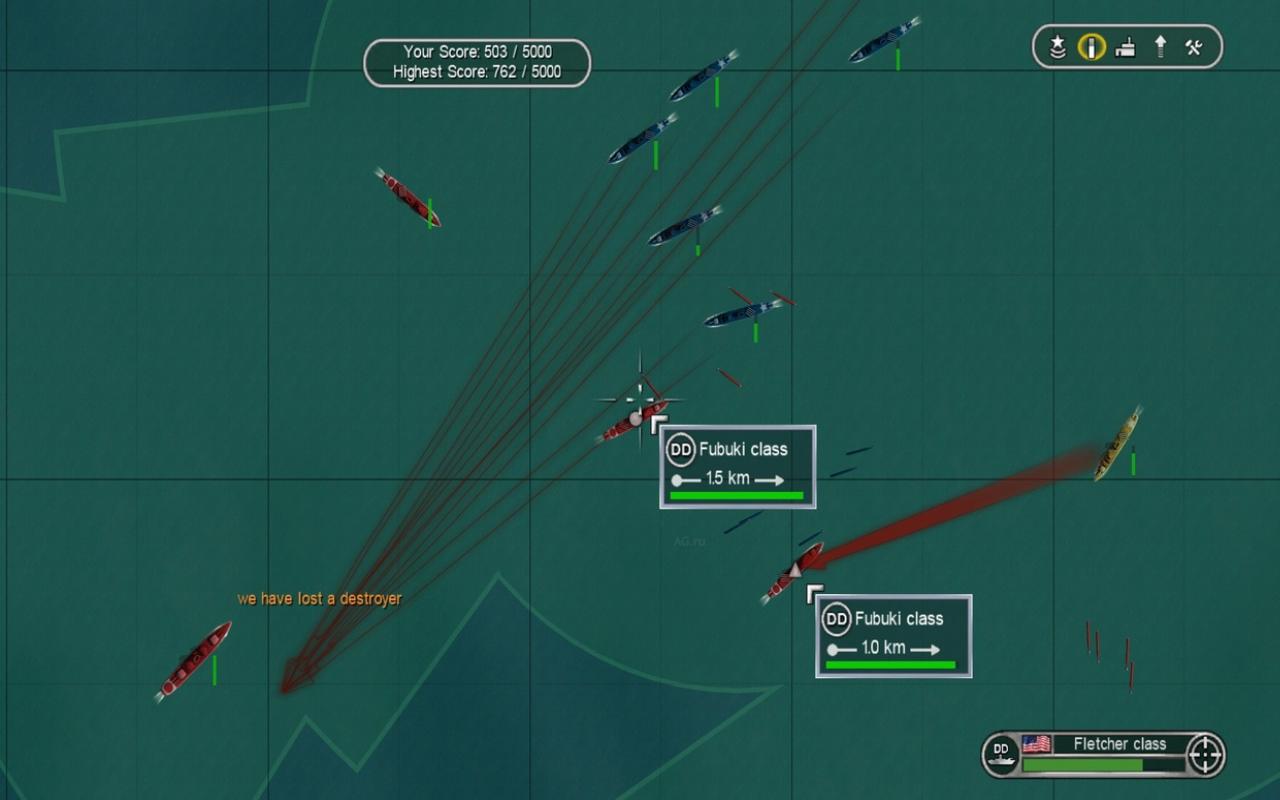Click the DD badge on Fubuki 1.5 km box
1280x800 pixels.
point(680,450)
